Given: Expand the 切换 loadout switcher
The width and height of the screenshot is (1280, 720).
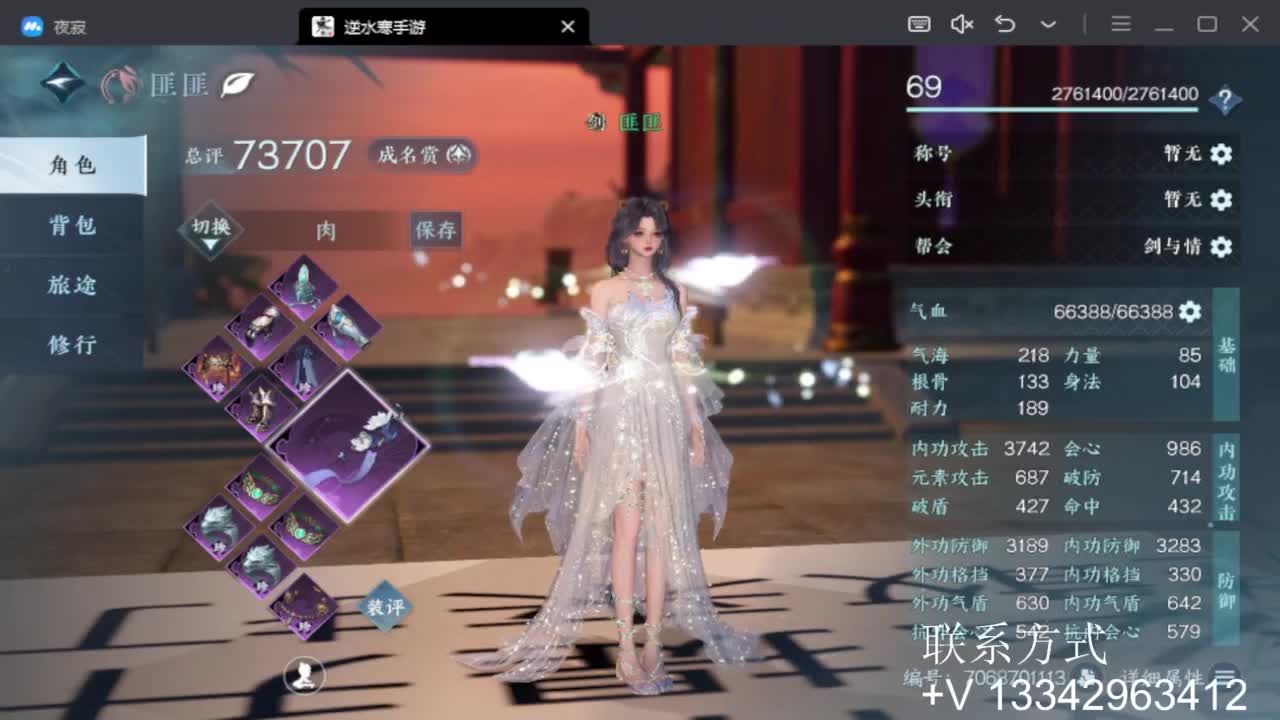Looking at the screenshot, I should pyautogui.click(x=210, y=227).
